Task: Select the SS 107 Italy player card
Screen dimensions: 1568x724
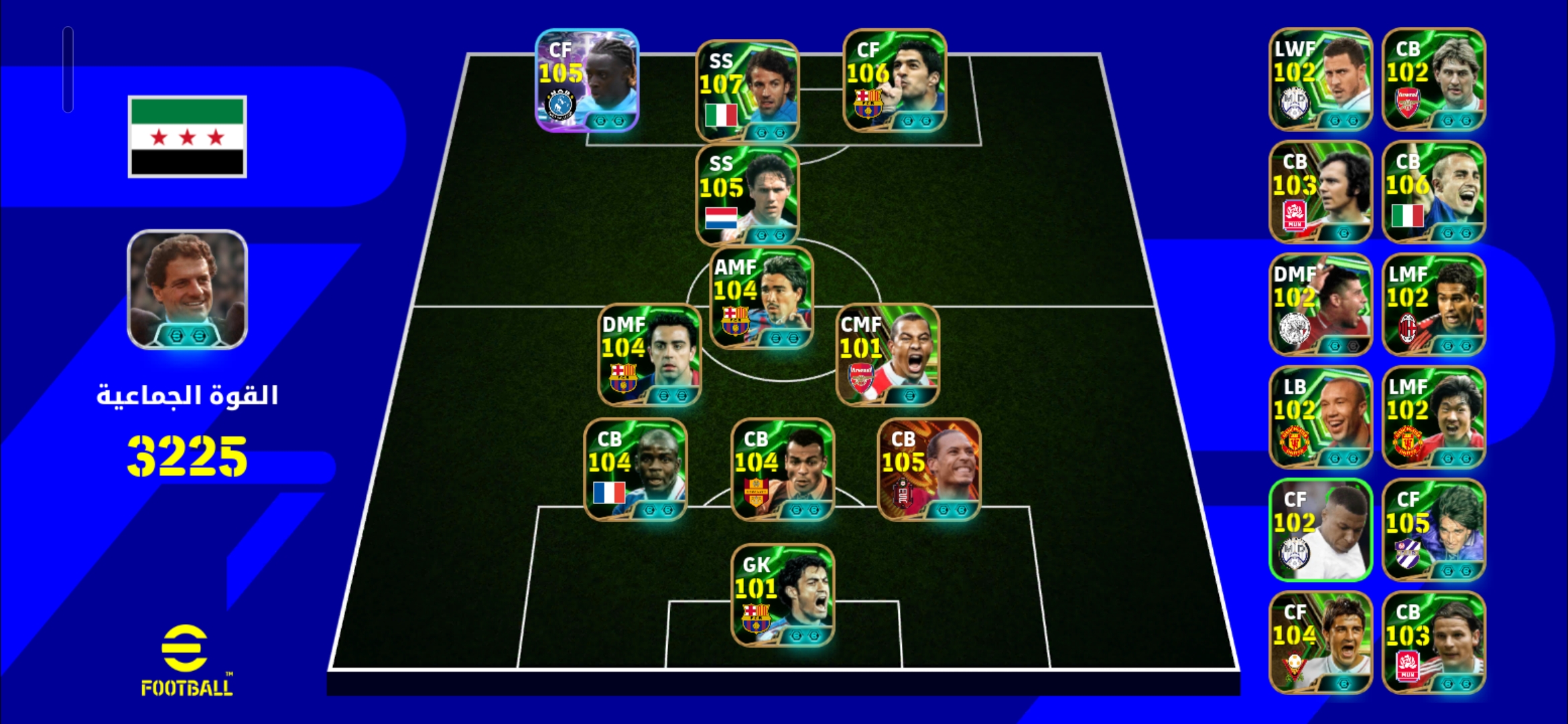Action: tap(748, 91)
